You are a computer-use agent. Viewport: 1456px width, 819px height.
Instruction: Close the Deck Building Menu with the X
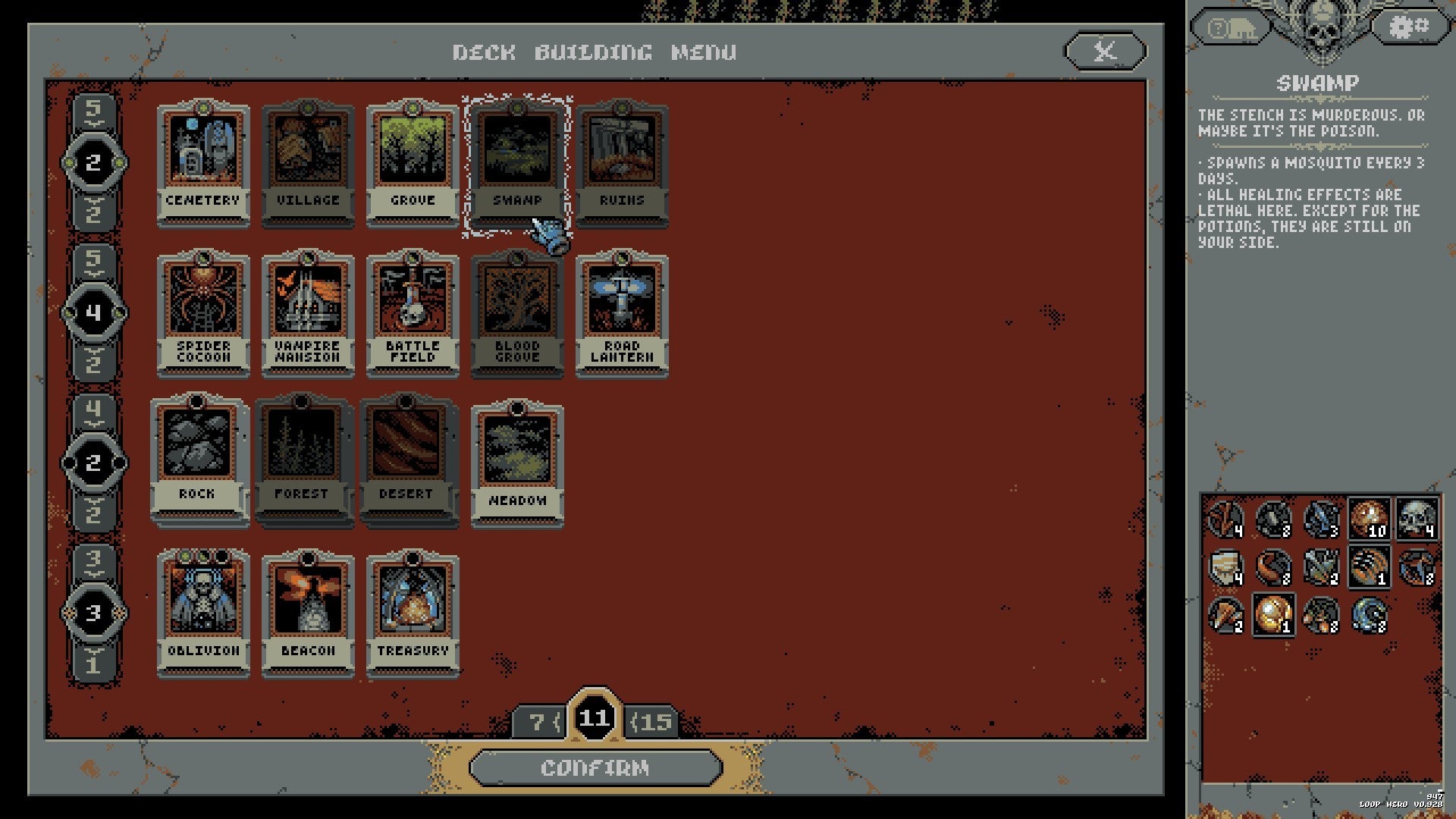[1104, 52]
